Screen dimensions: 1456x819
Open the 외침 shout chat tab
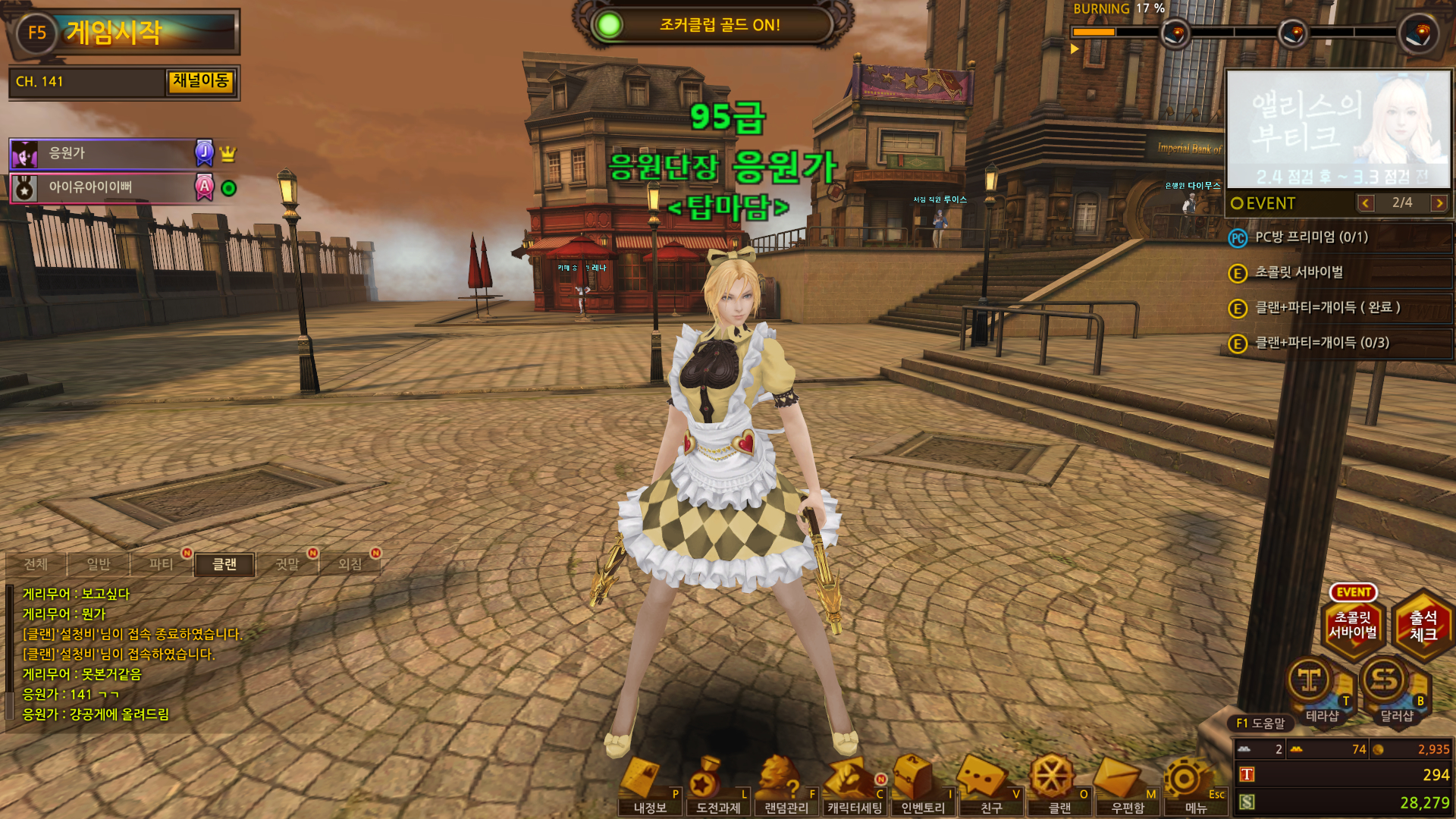pyautogui.click(x=350, y=564)
